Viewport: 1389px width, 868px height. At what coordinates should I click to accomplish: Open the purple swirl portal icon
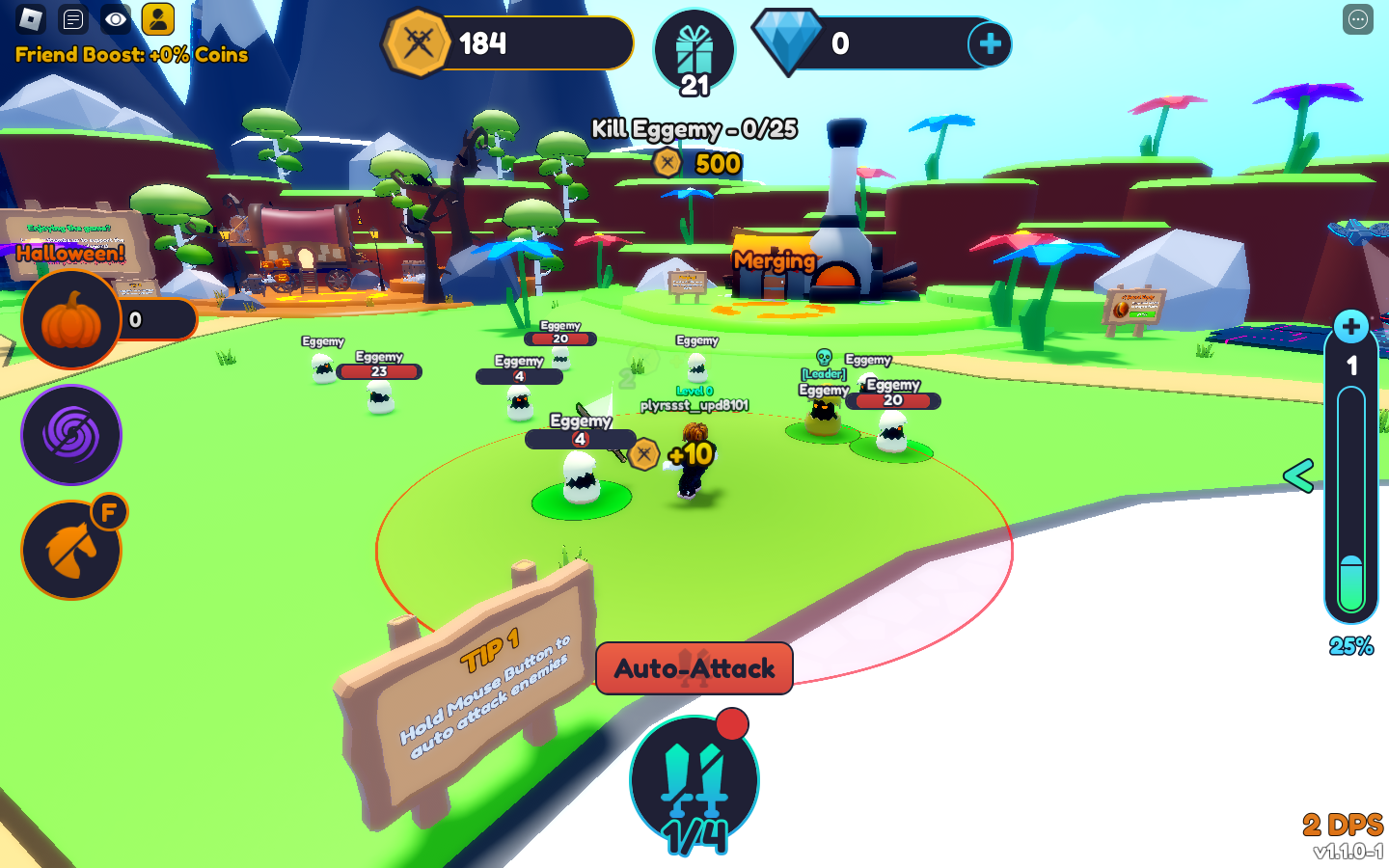71,435
